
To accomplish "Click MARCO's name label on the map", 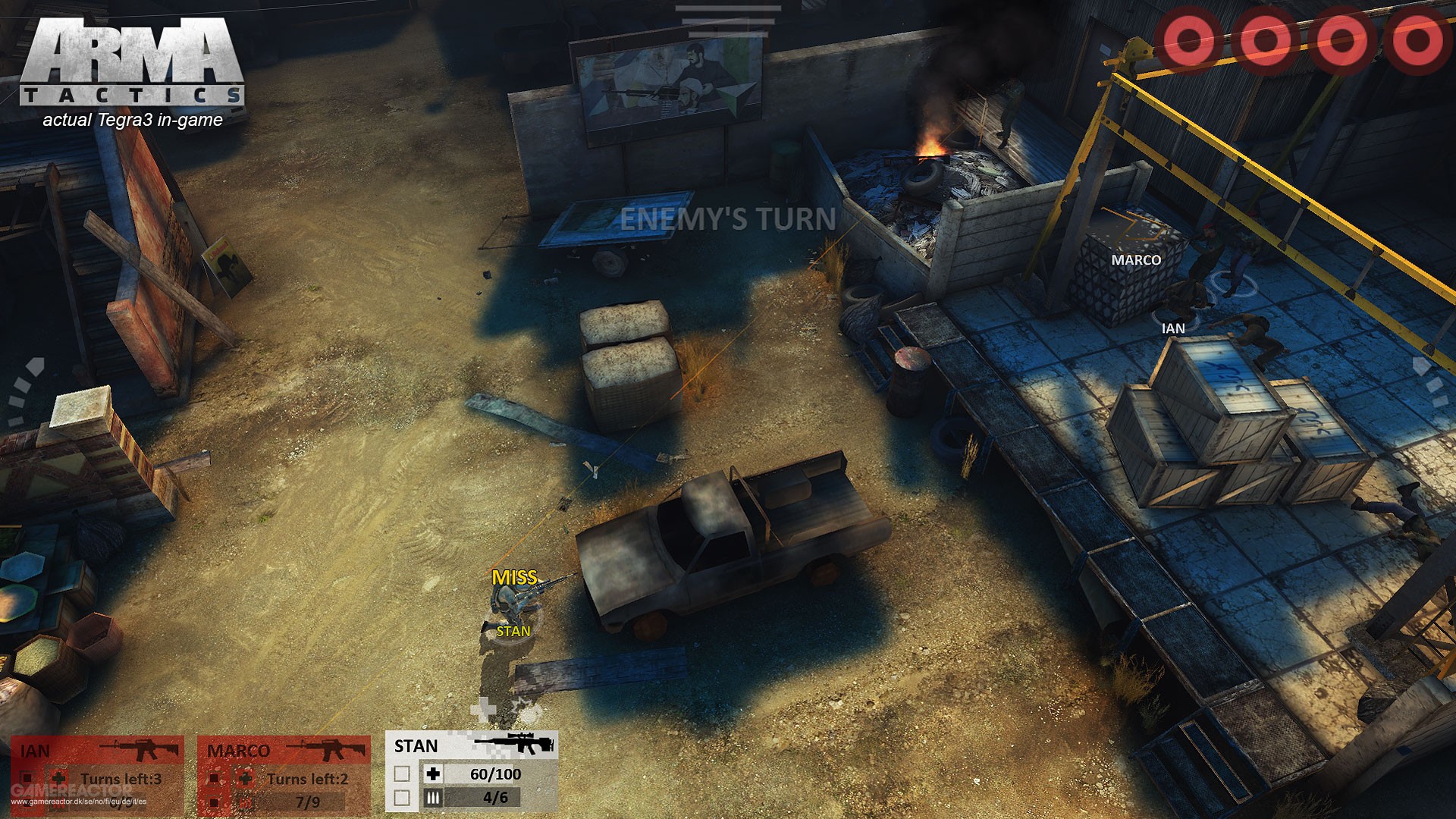I will point(1134,259).
